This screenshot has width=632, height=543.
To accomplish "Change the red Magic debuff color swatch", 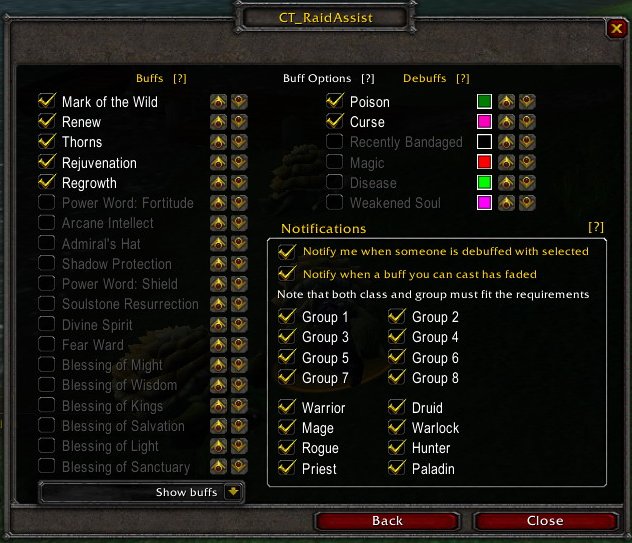I will point(485,163).
